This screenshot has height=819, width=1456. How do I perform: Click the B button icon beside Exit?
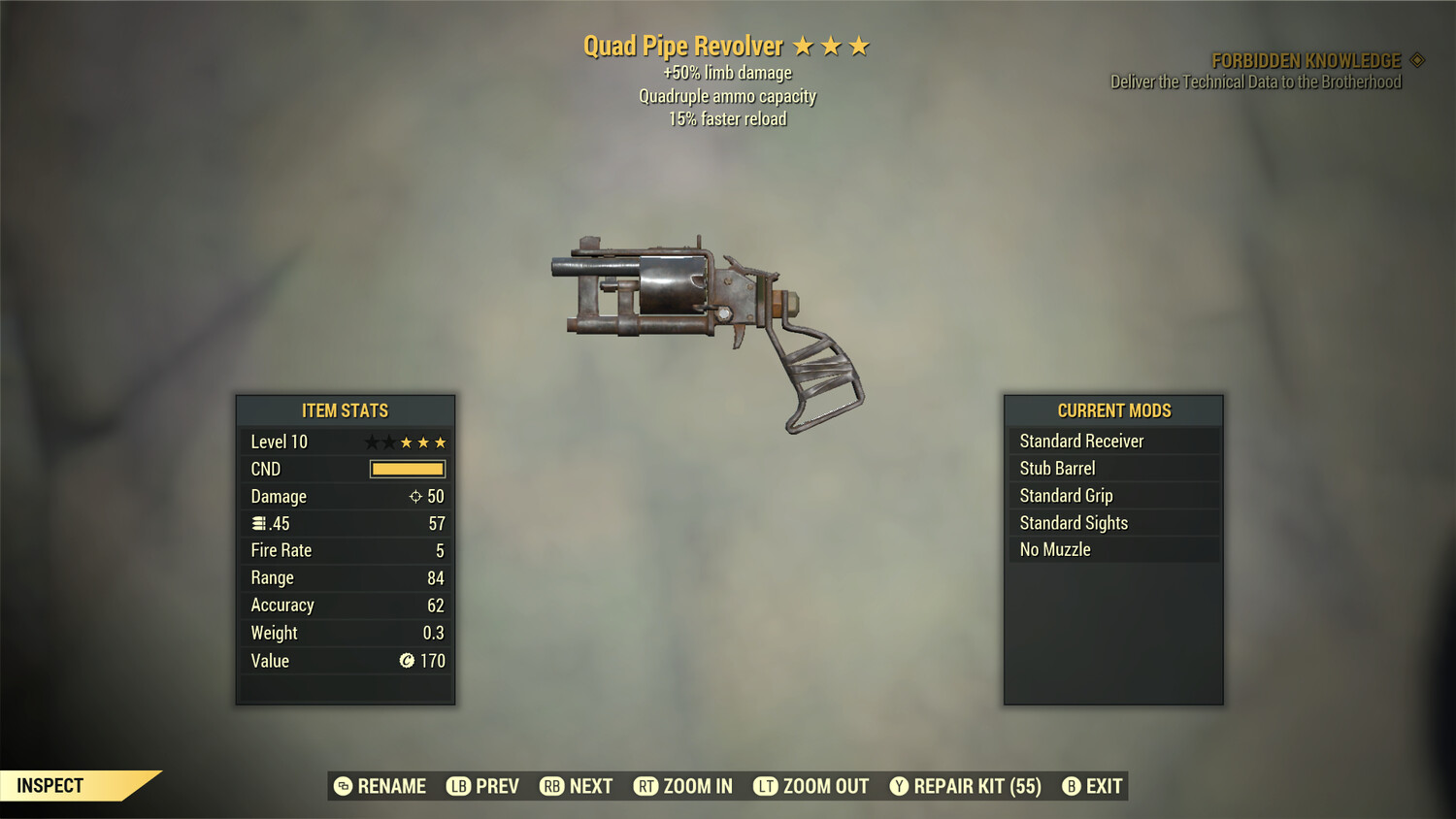1072,786
